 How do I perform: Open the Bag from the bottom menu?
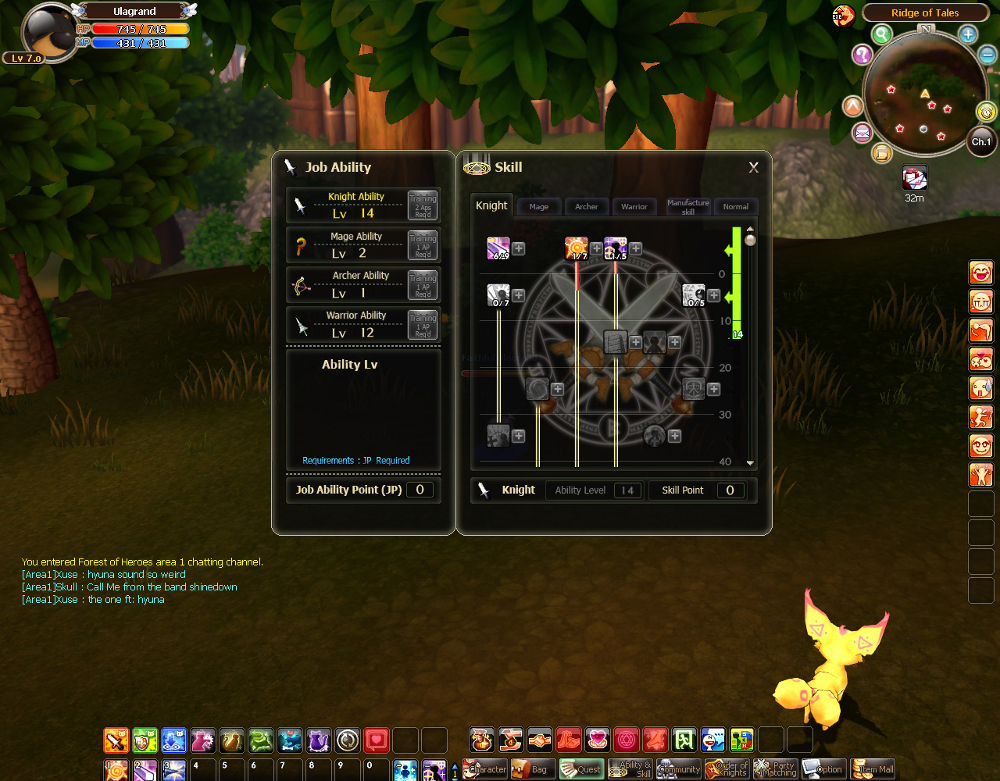pyautogui.click(x=532, y=769)
